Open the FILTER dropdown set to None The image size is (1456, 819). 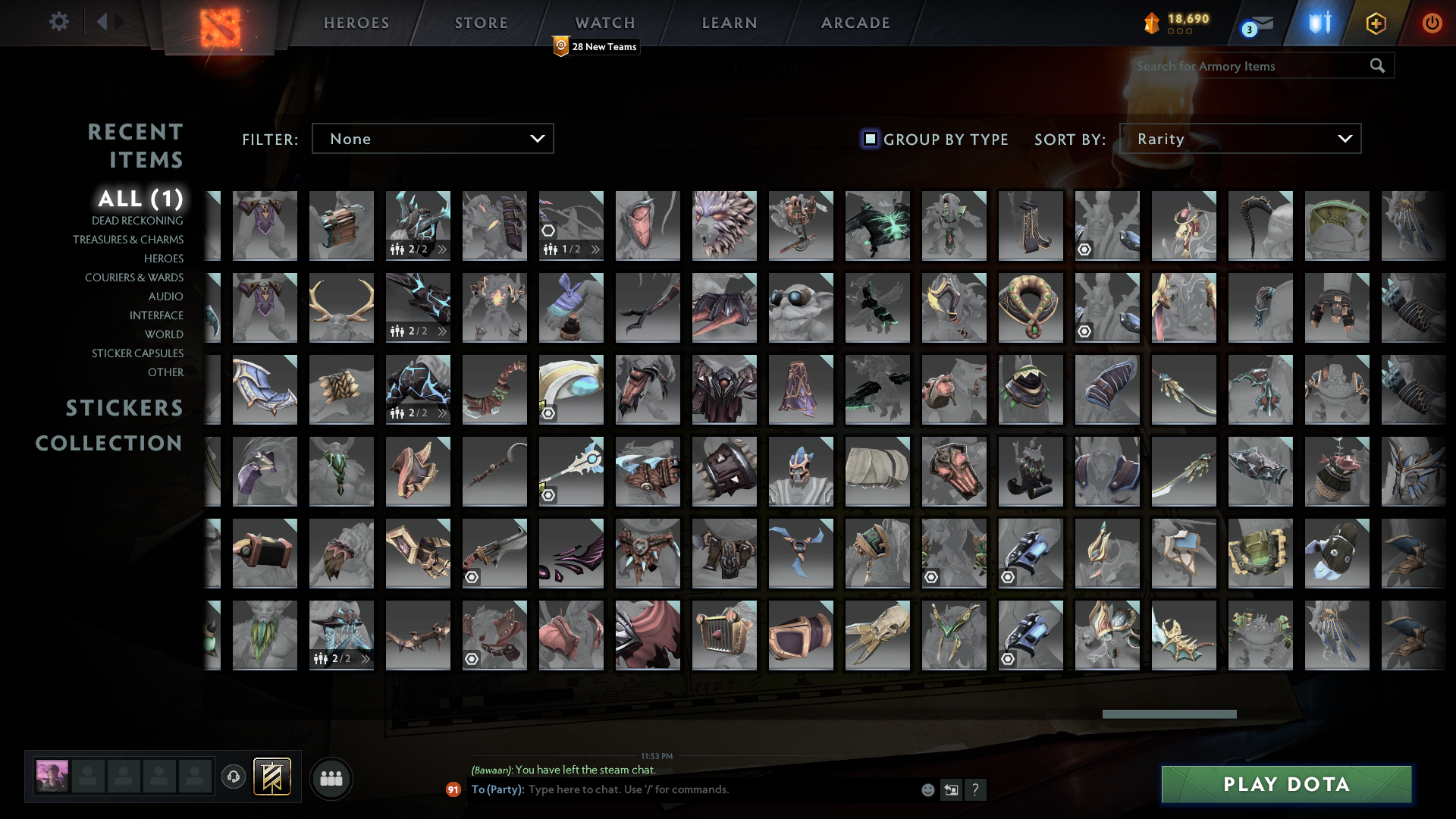(x=432, y=138)
